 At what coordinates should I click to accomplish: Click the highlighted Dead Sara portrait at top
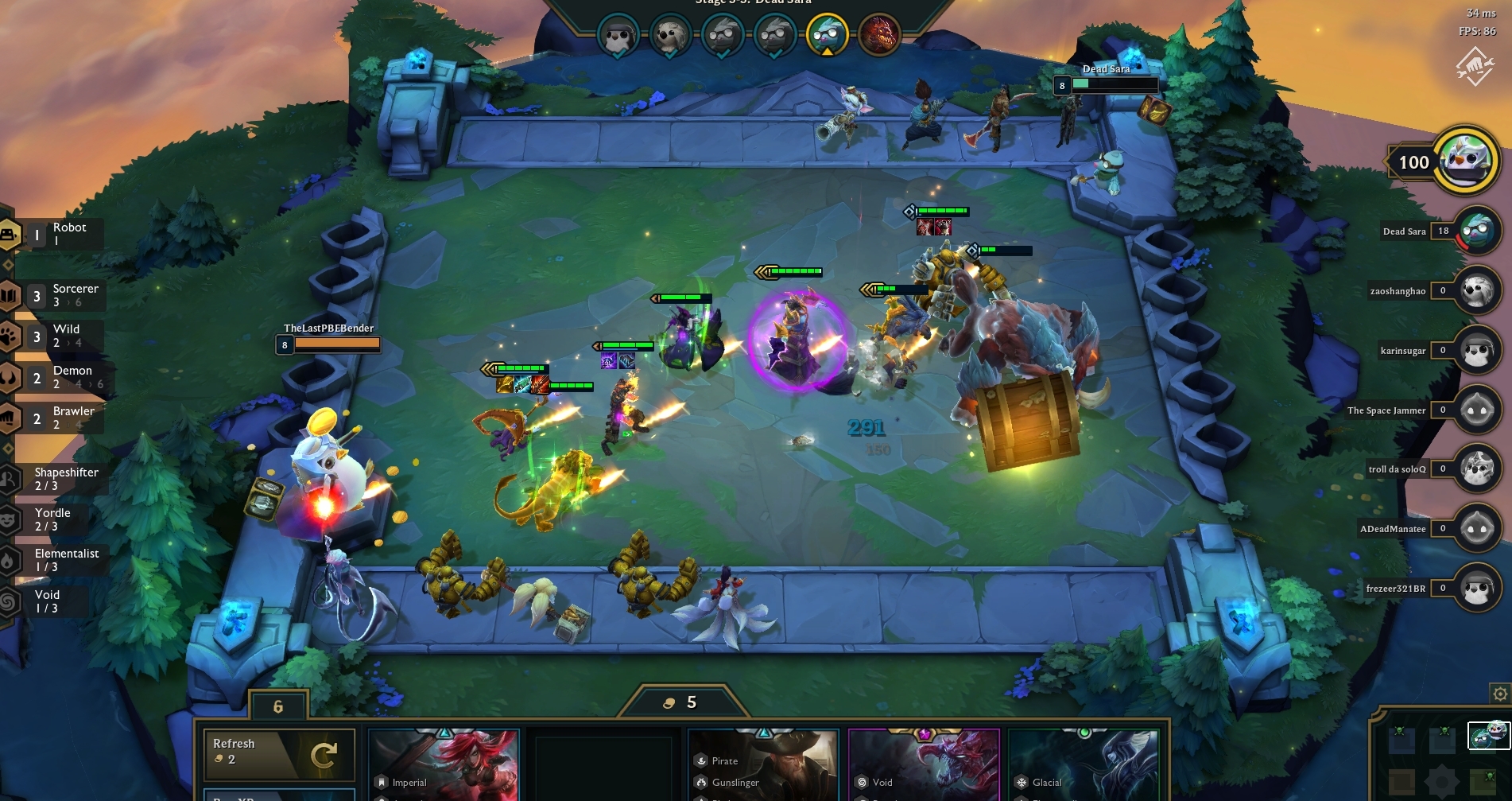coord(828,35)
